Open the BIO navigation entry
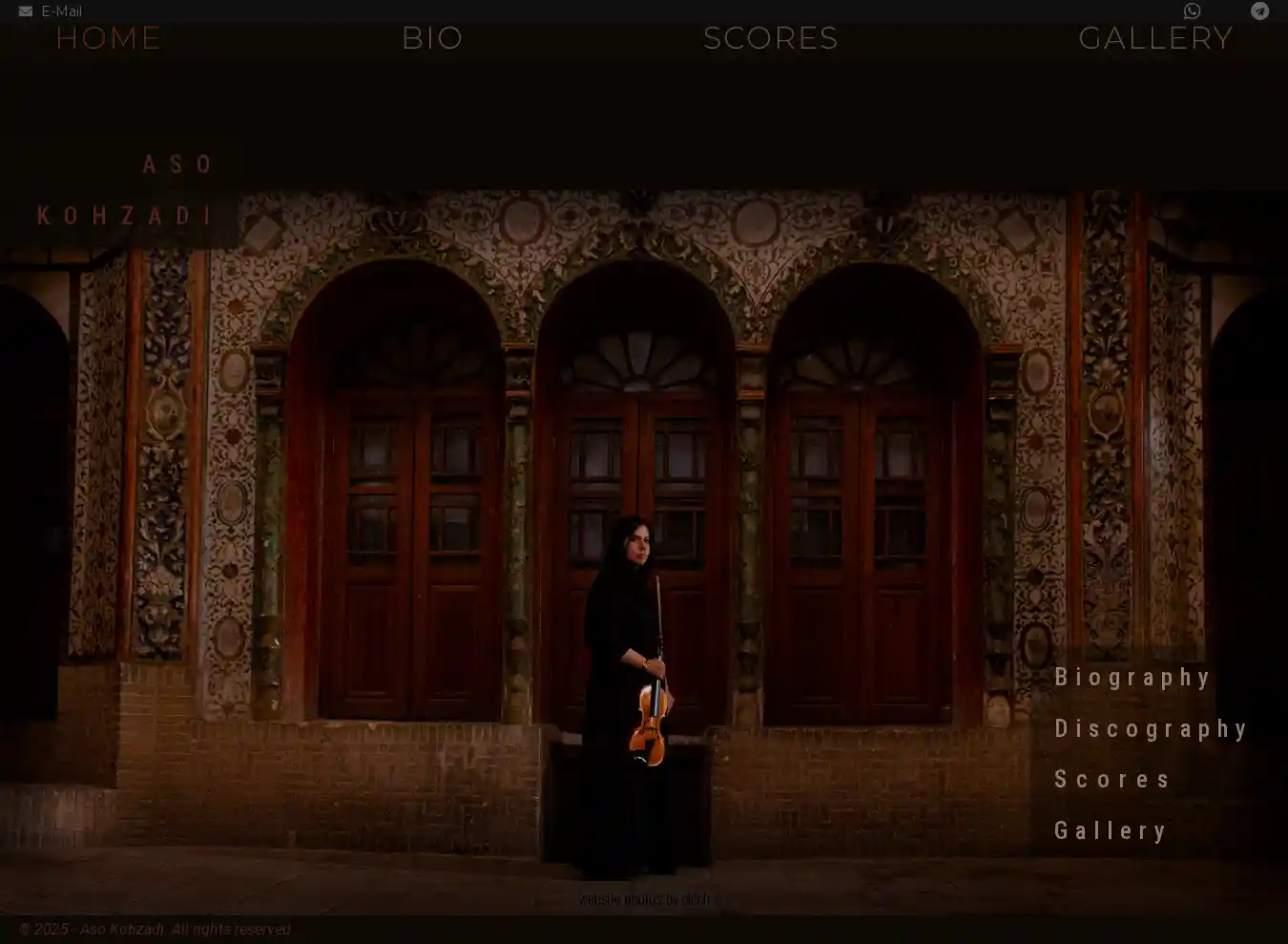 click(x=432, y=38)
